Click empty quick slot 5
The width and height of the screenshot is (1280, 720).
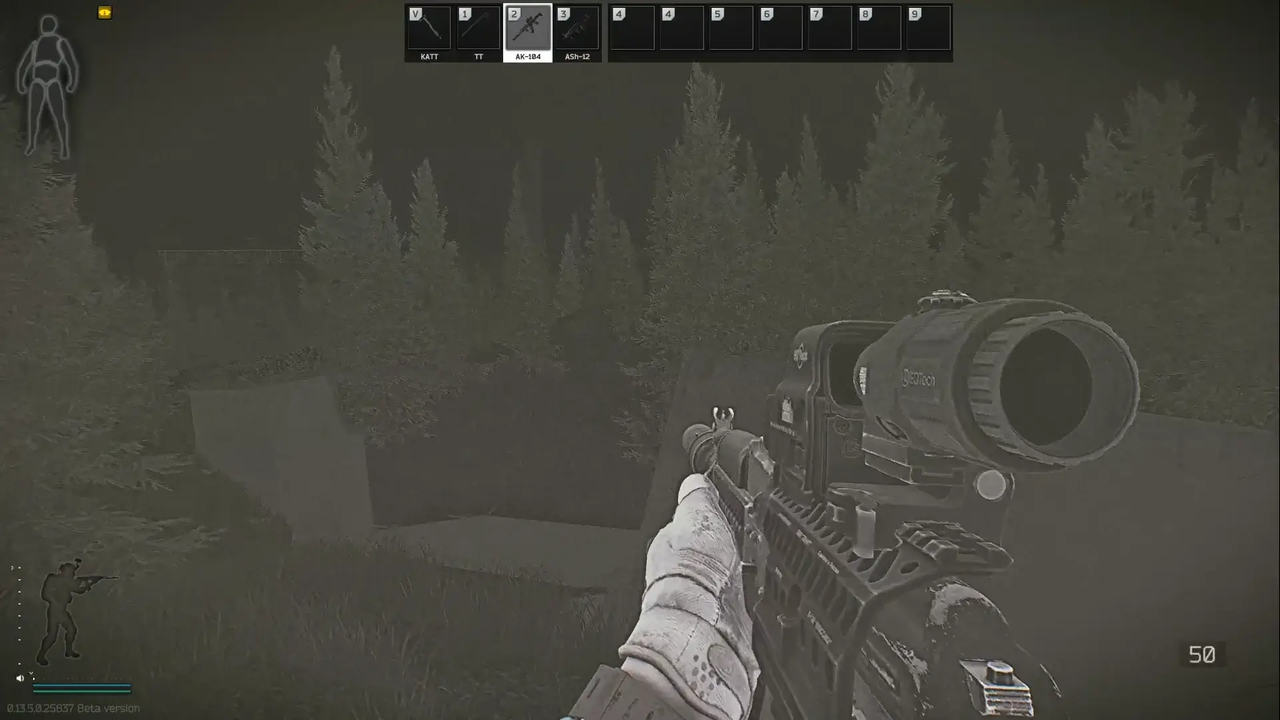point(729,28)
